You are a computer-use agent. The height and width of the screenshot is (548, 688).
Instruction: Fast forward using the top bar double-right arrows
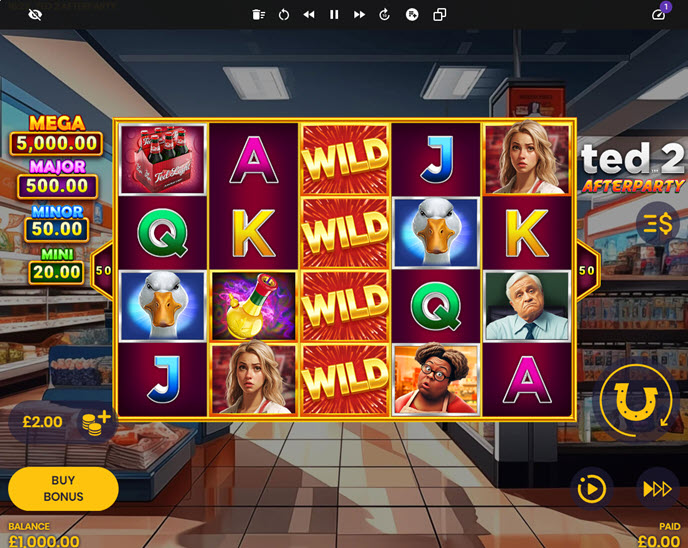tap(360, 15)
